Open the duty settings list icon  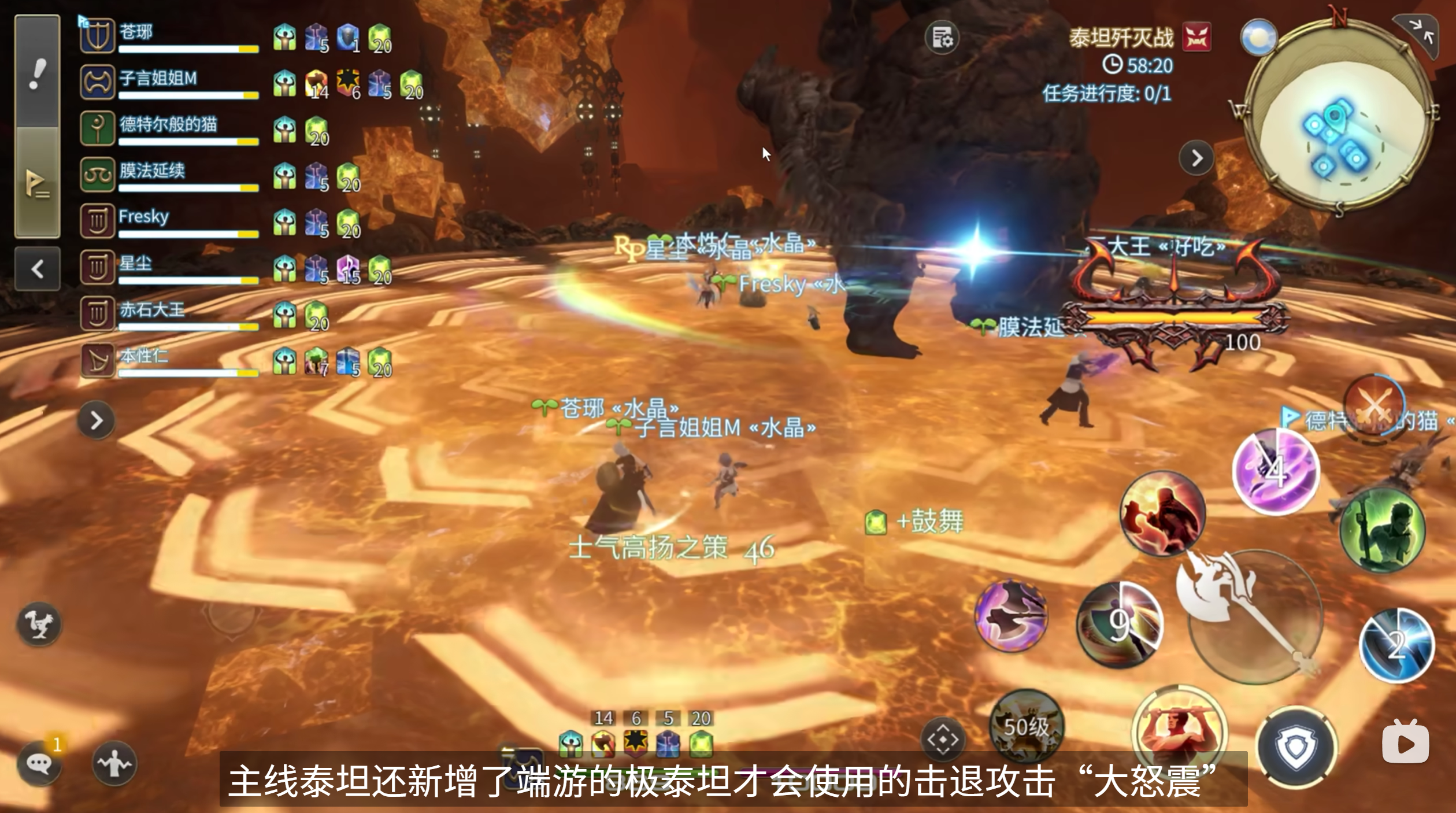pos(942,38)
